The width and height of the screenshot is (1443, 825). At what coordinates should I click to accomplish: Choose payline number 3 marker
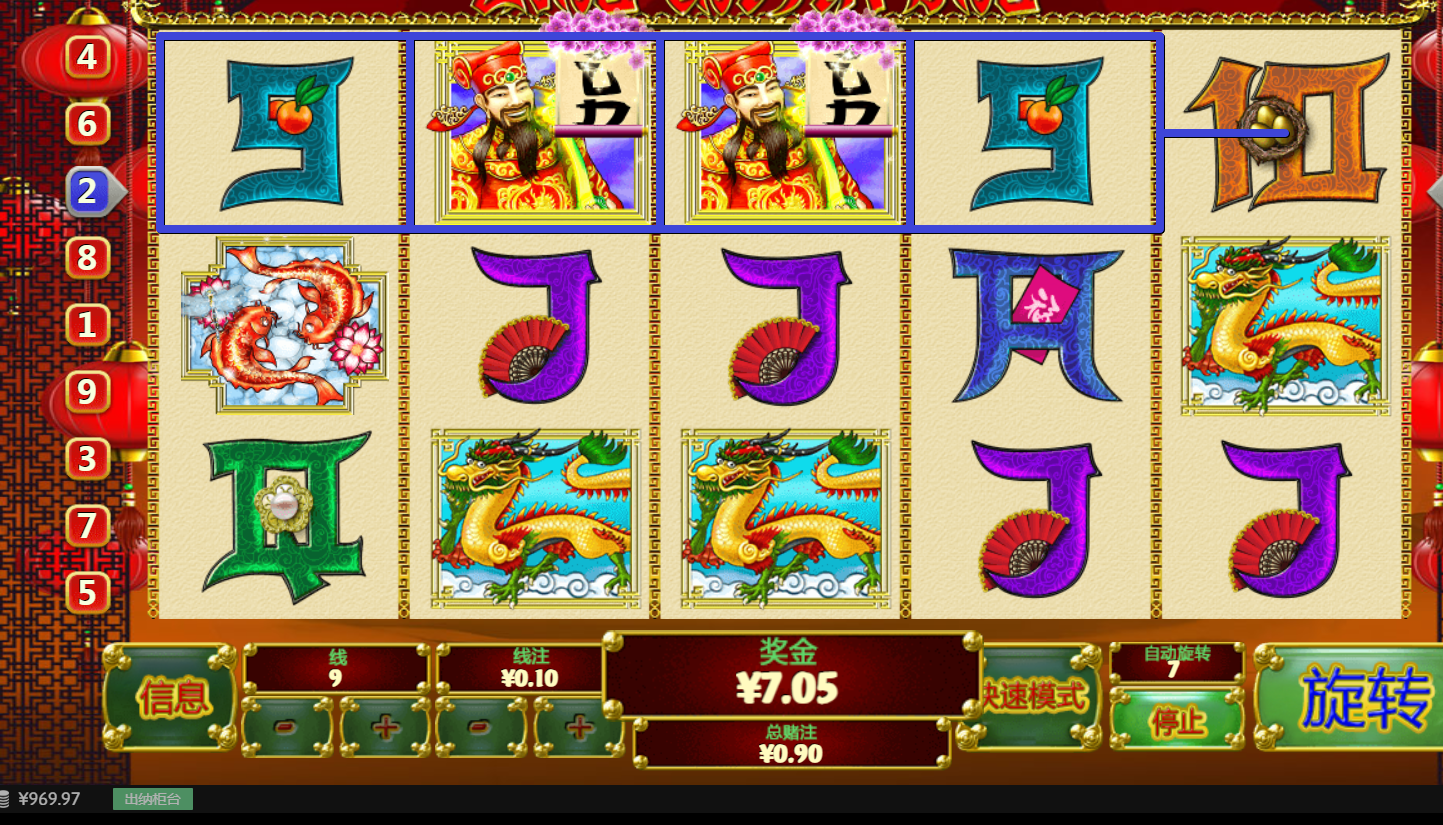point(88,459)
